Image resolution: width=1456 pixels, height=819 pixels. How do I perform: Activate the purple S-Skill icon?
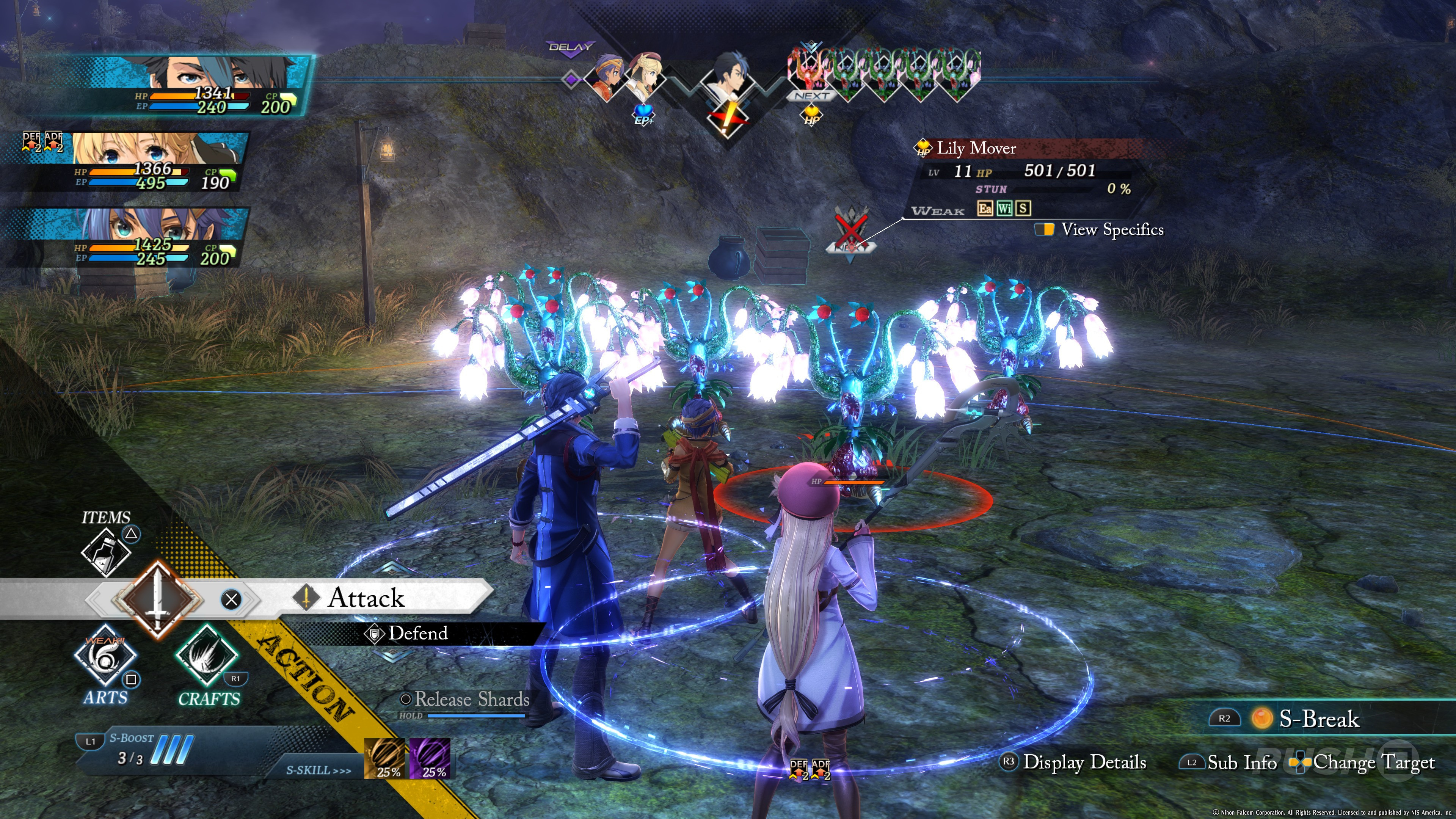(430, 758)
